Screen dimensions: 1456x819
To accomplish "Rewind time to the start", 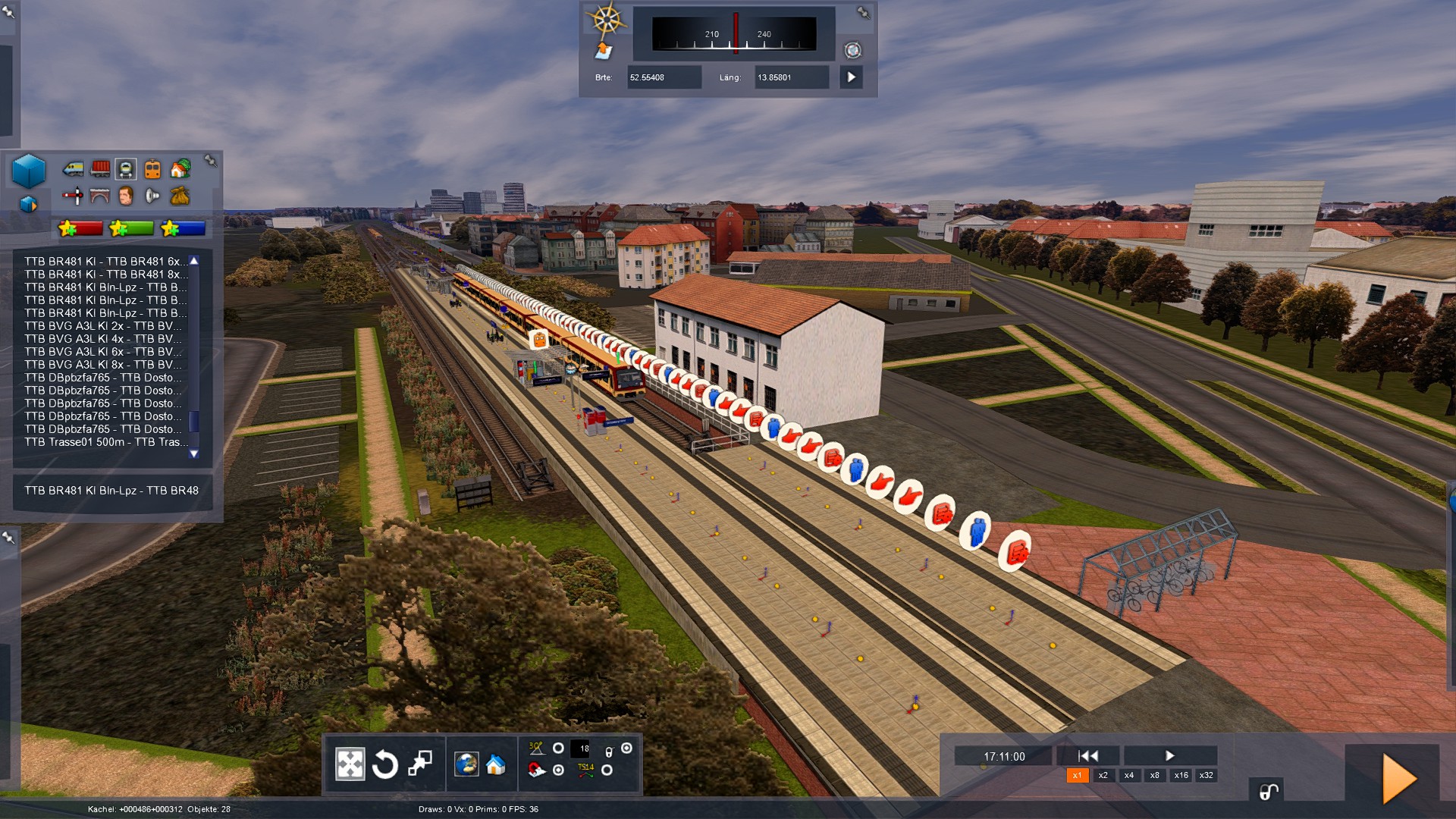I will point(1088,755).
